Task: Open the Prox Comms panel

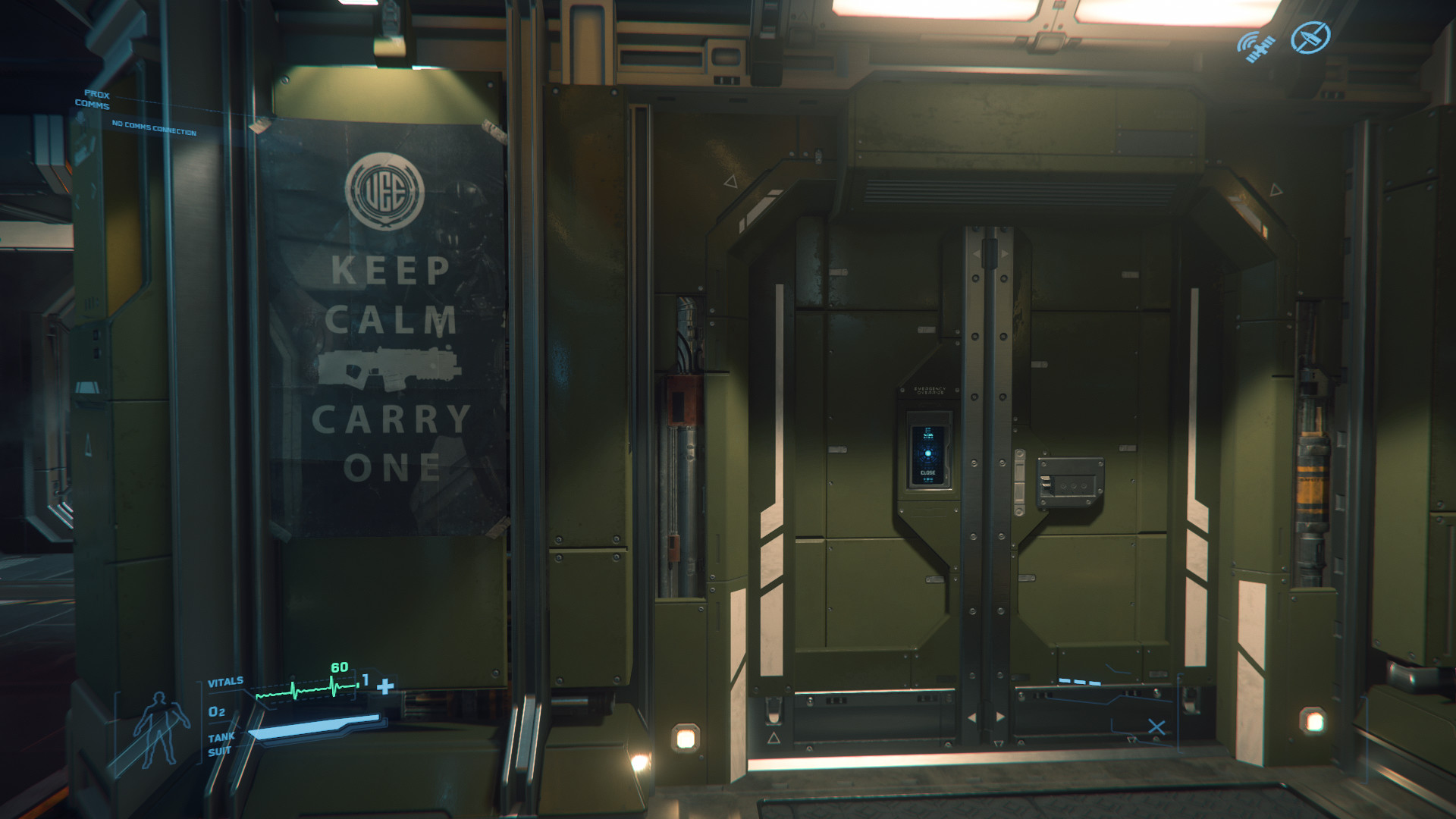Action: [x=94, y=100]
